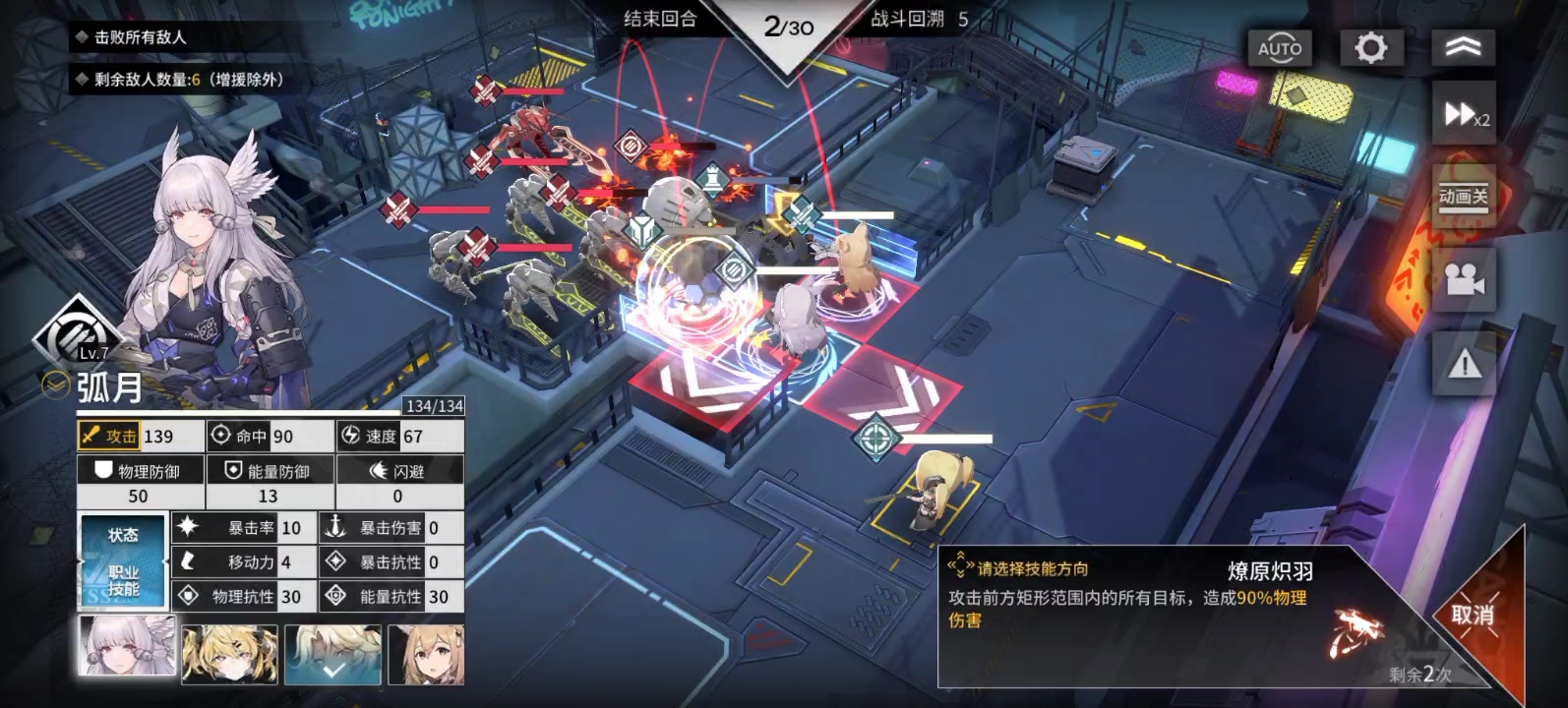The width and height of the screenshot is (1568, 708).
Task: Select the check-marked blonde character portrait
Action: 332,654
